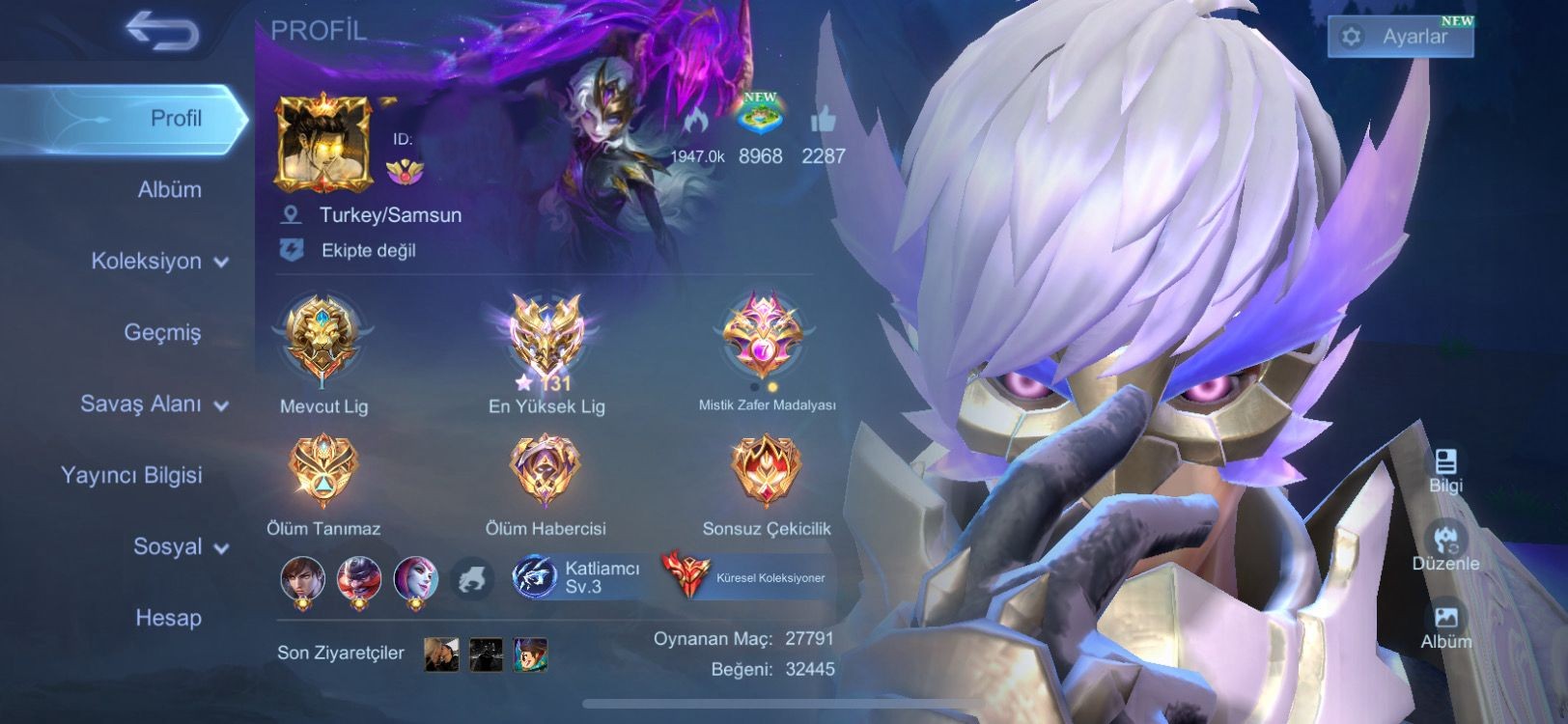Open the Albüm tab in sidebar

(x=169, y=189)
